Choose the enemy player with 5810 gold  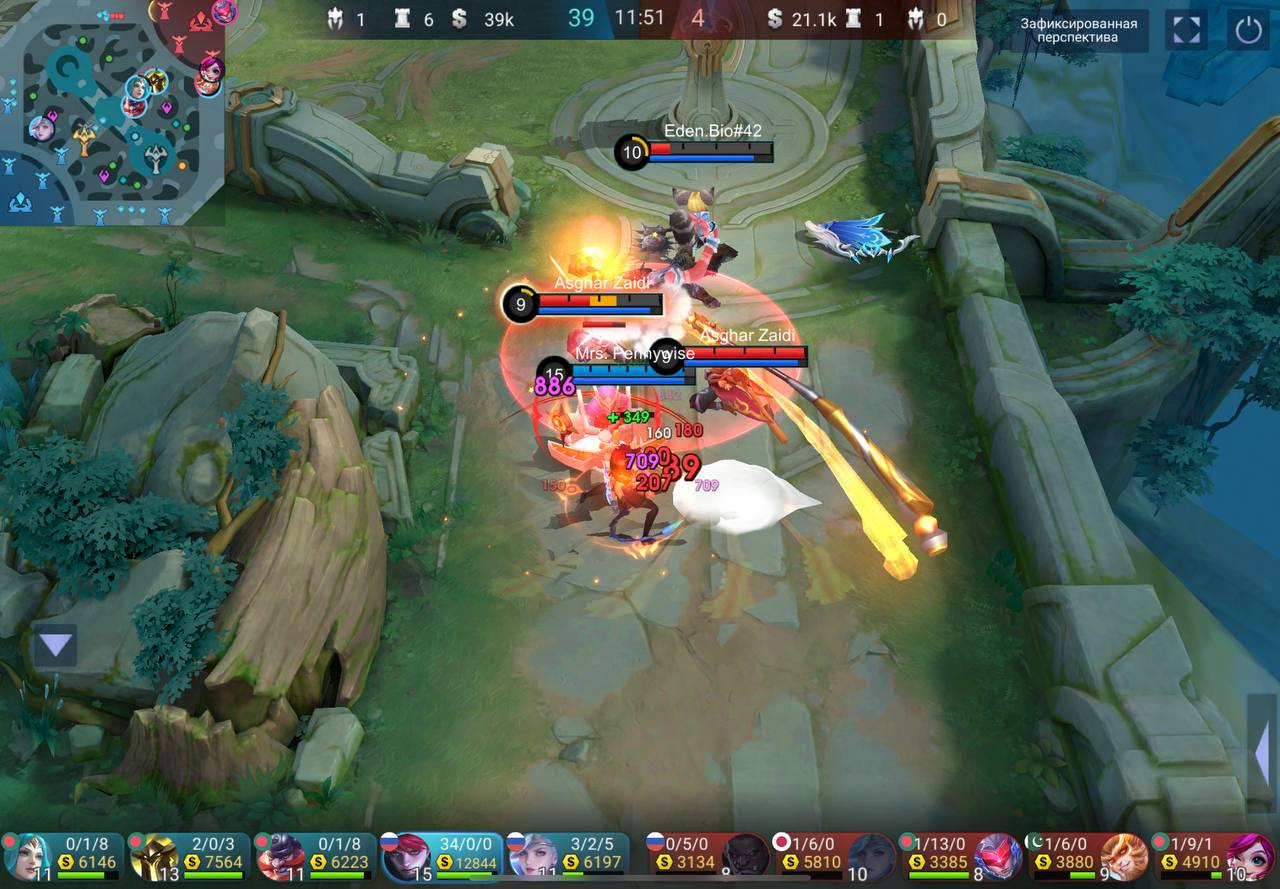coord(834,856)
